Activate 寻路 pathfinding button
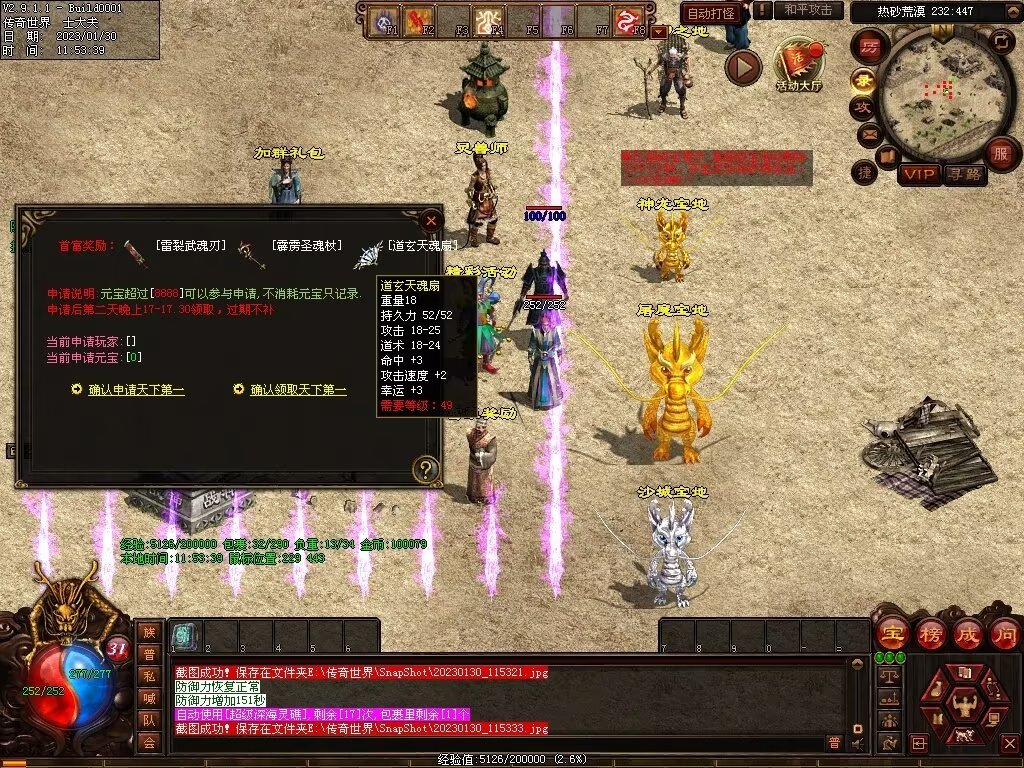1024x768 pixels. pyautogui.click(x=965, y=174)
